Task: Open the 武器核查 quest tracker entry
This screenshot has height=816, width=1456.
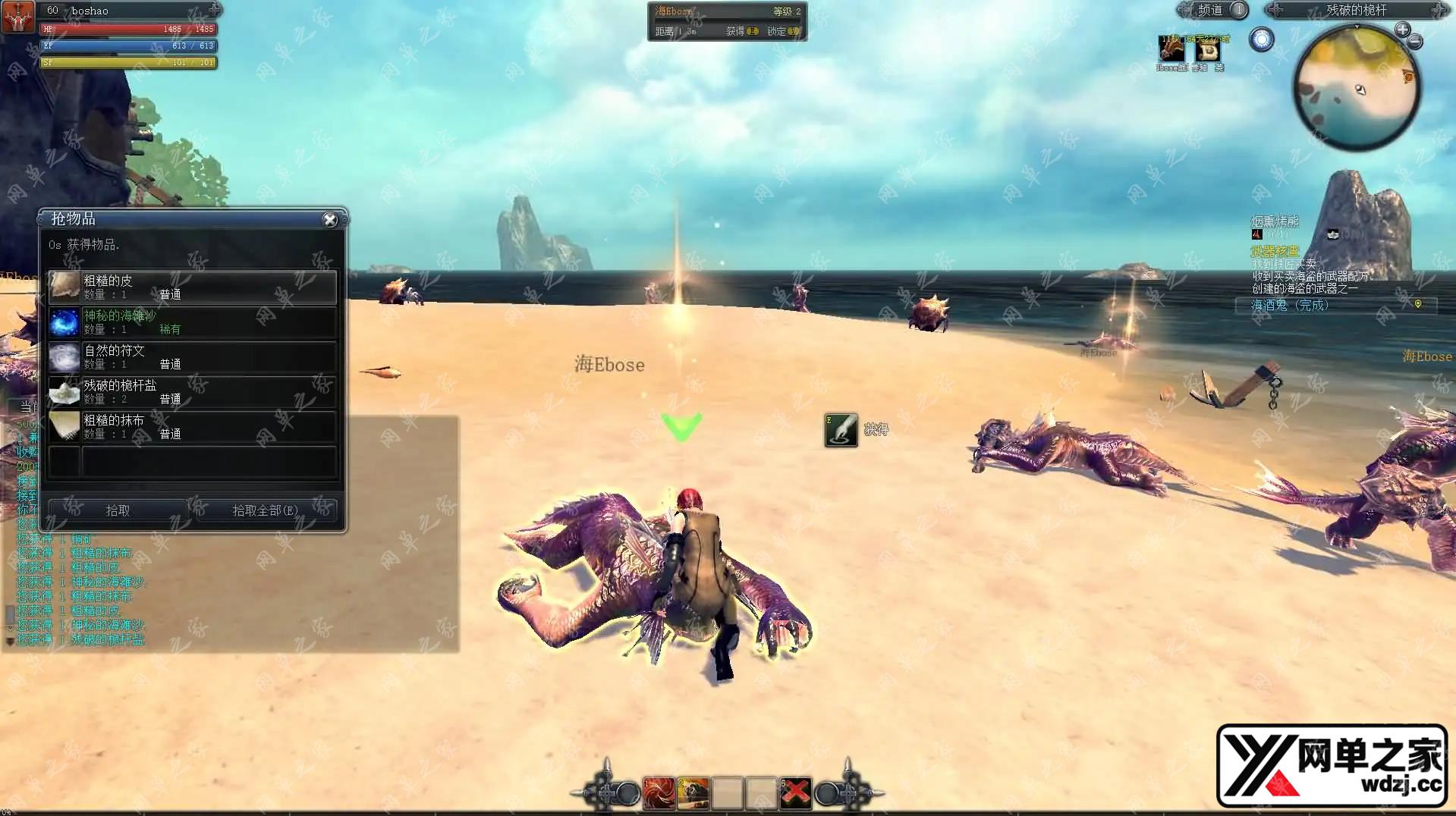Action: coord(1275,251)
